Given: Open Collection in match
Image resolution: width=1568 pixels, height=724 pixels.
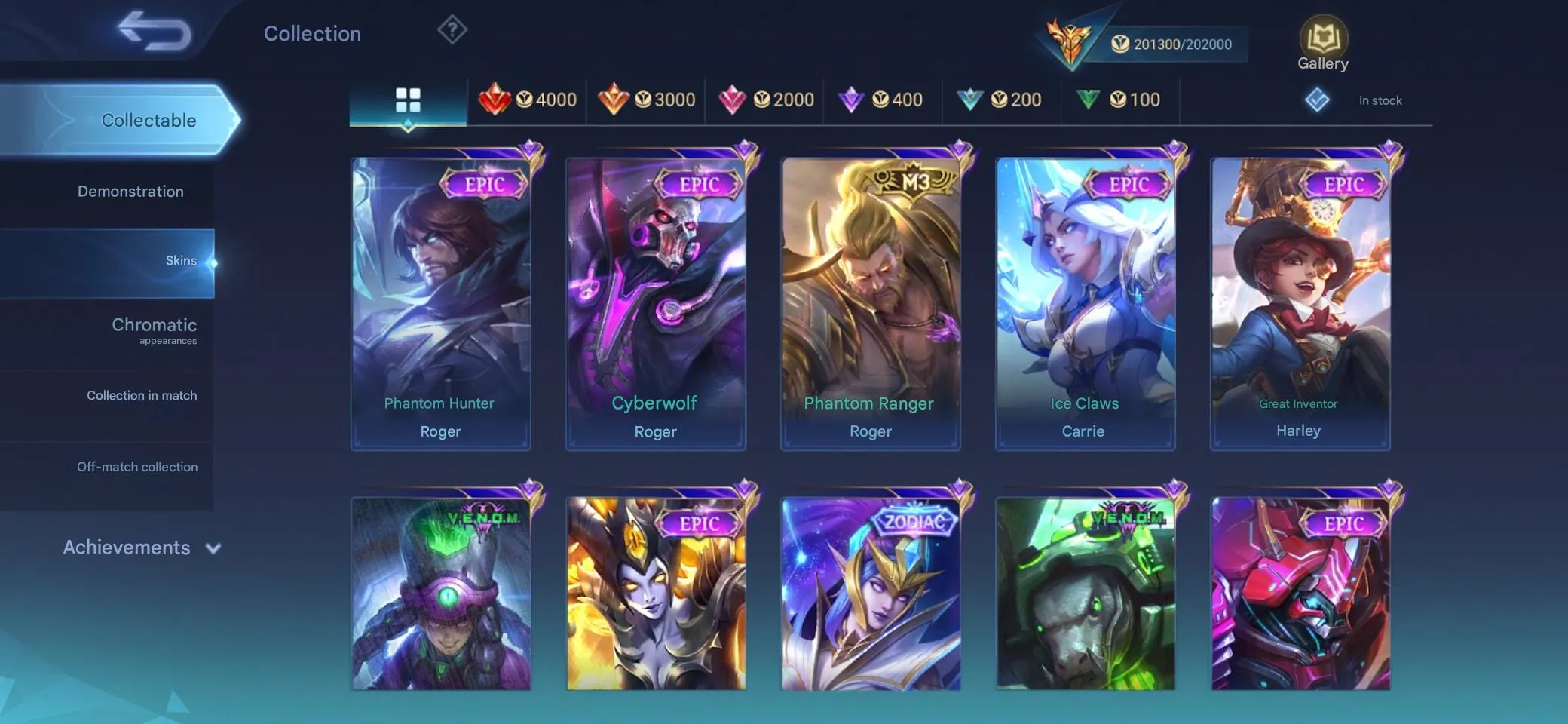Looking at the screenshot, I should click(142, 394).
